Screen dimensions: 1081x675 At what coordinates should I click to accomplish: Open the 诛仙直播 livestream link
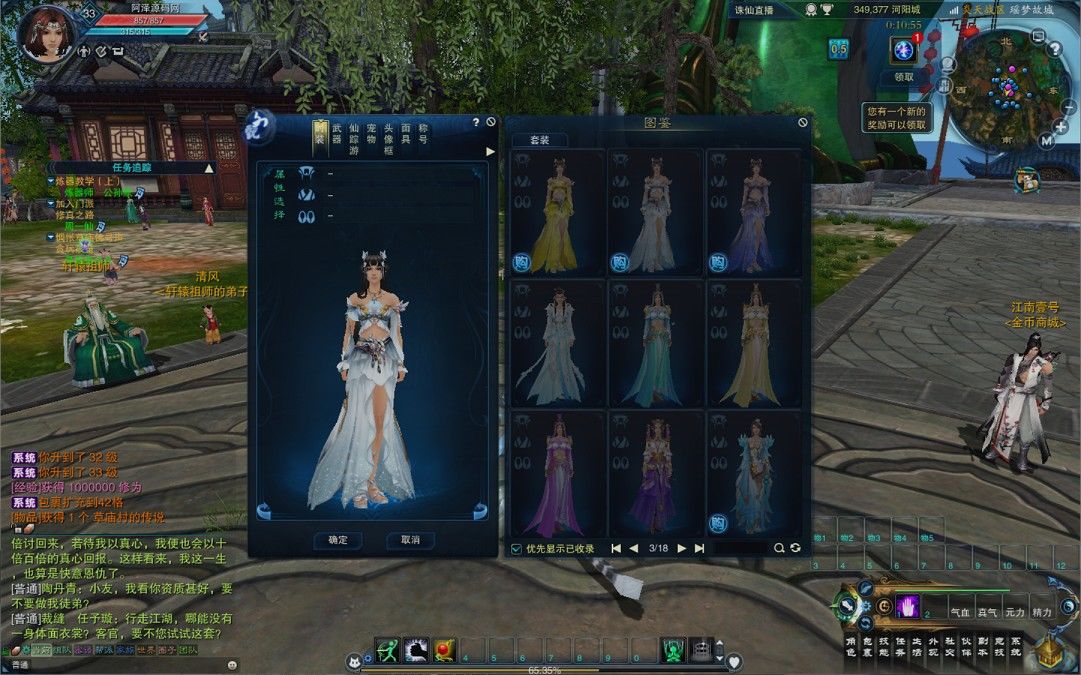pos(754,10)
